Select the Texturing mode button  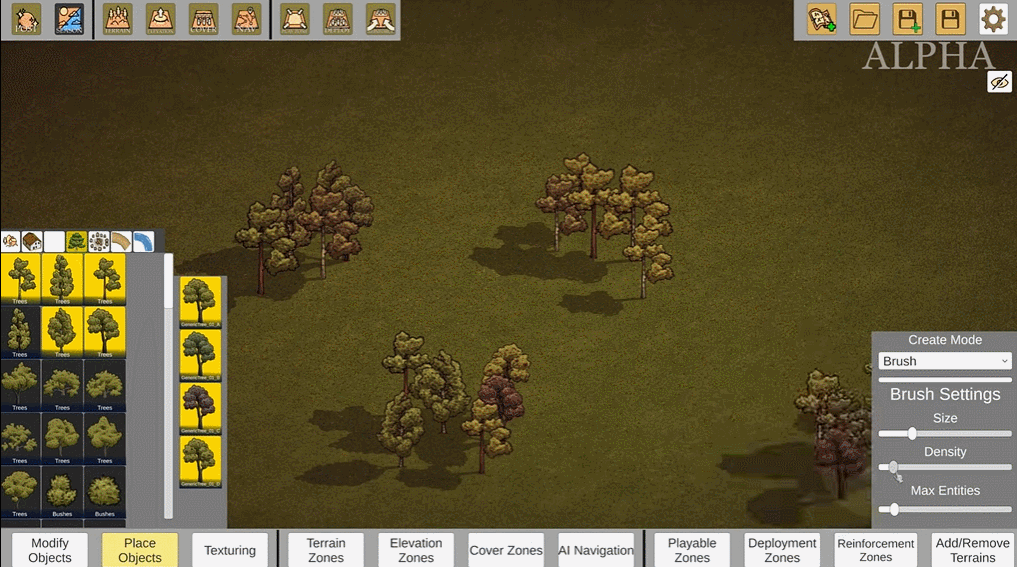[230, 550]
